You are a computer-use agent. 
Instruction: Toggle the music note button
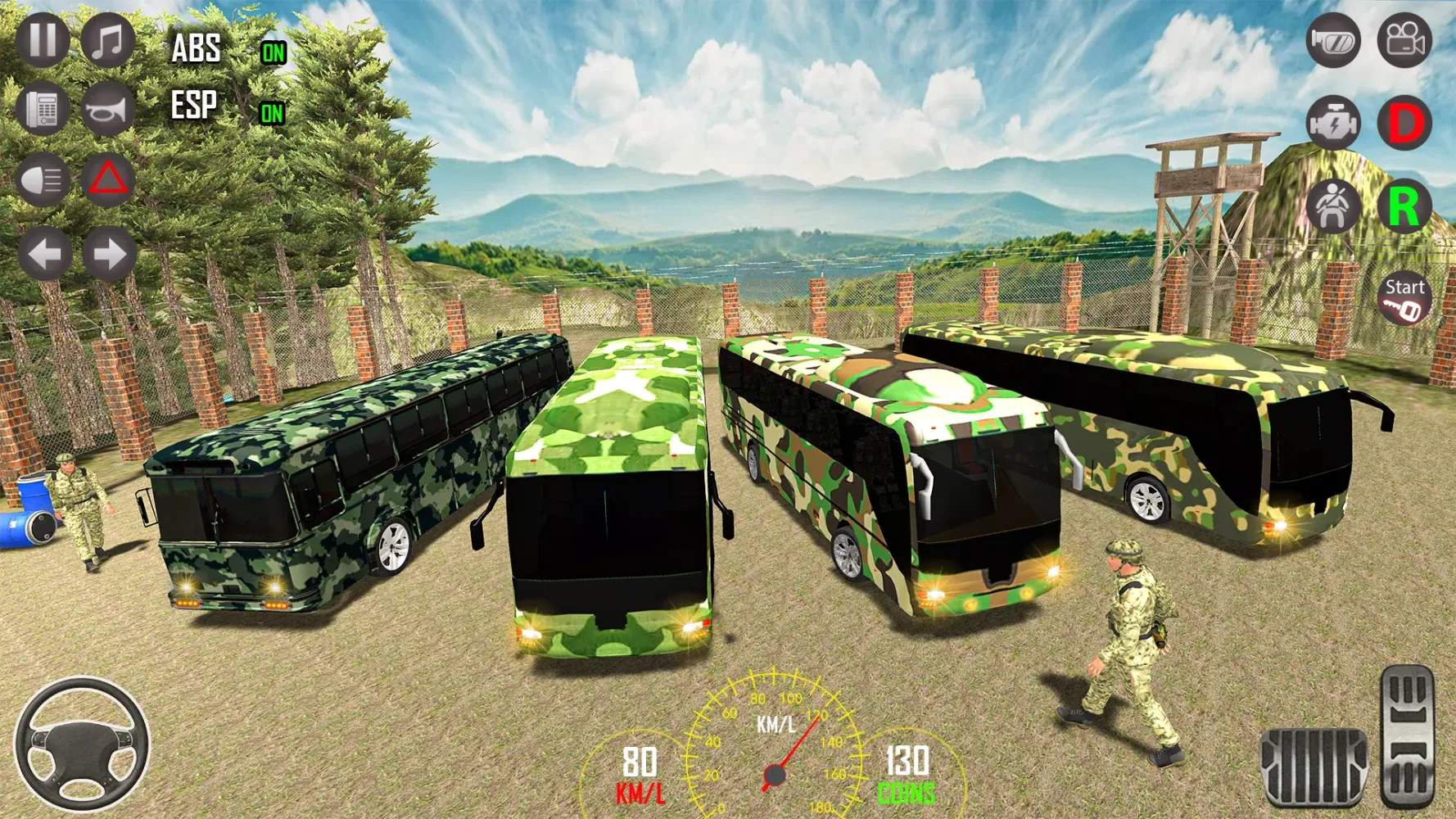point(107,40)
